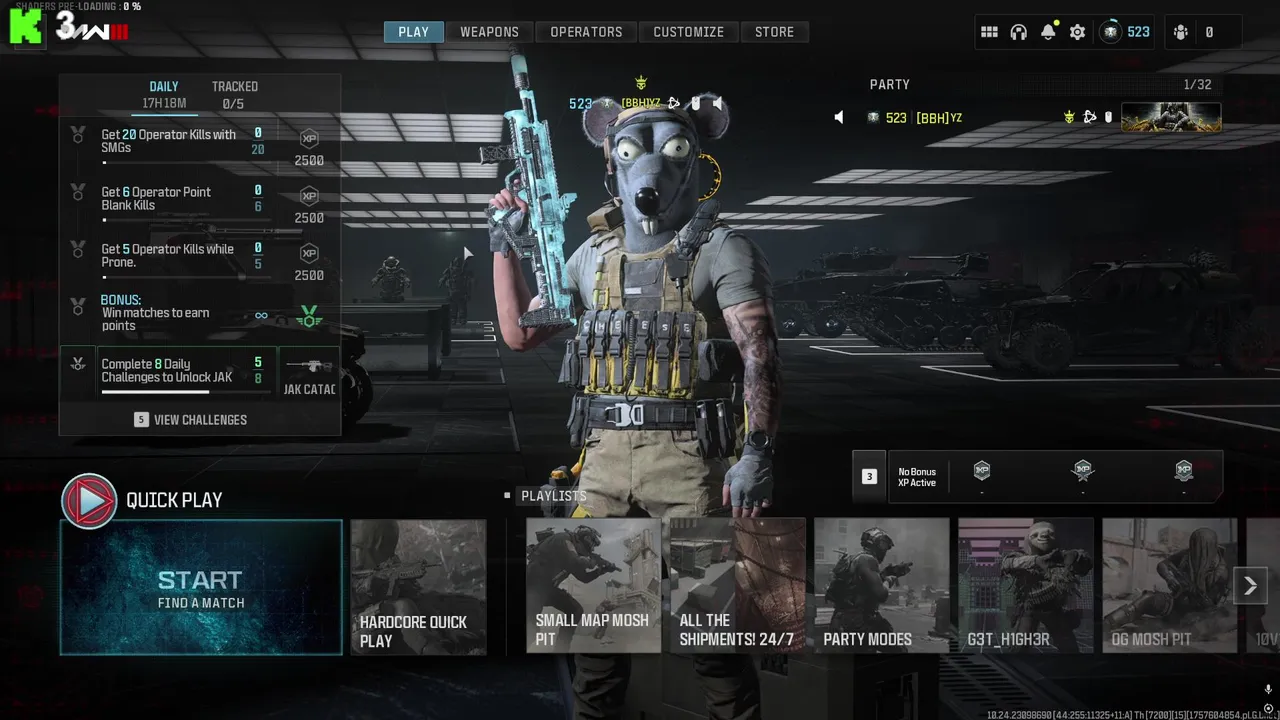The width and height of the screenshot is (1280, 720).
Task: Go to the Customize tab
Action: coord(688,32)
